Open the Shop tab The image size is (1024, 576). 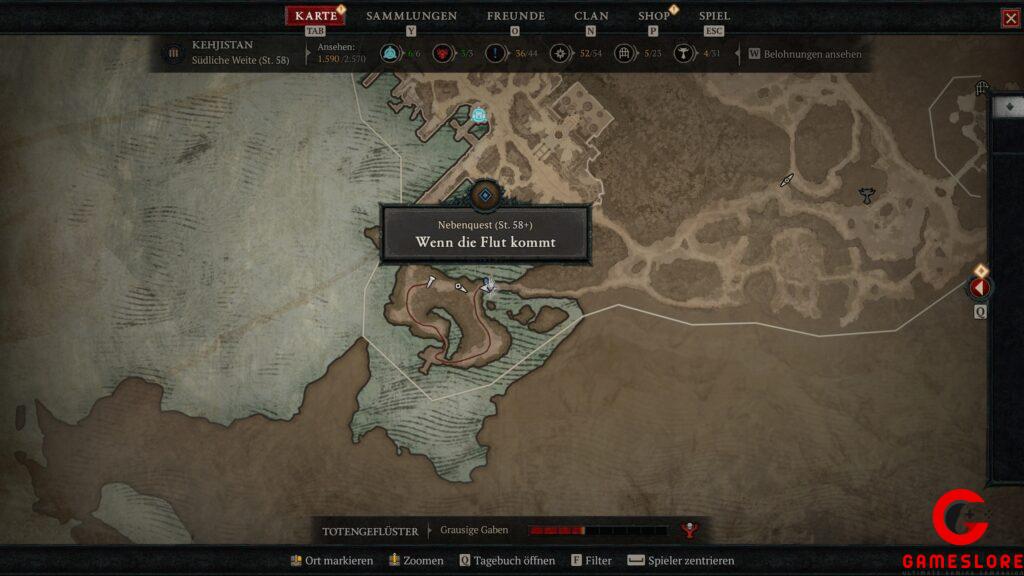pos(654,16)
